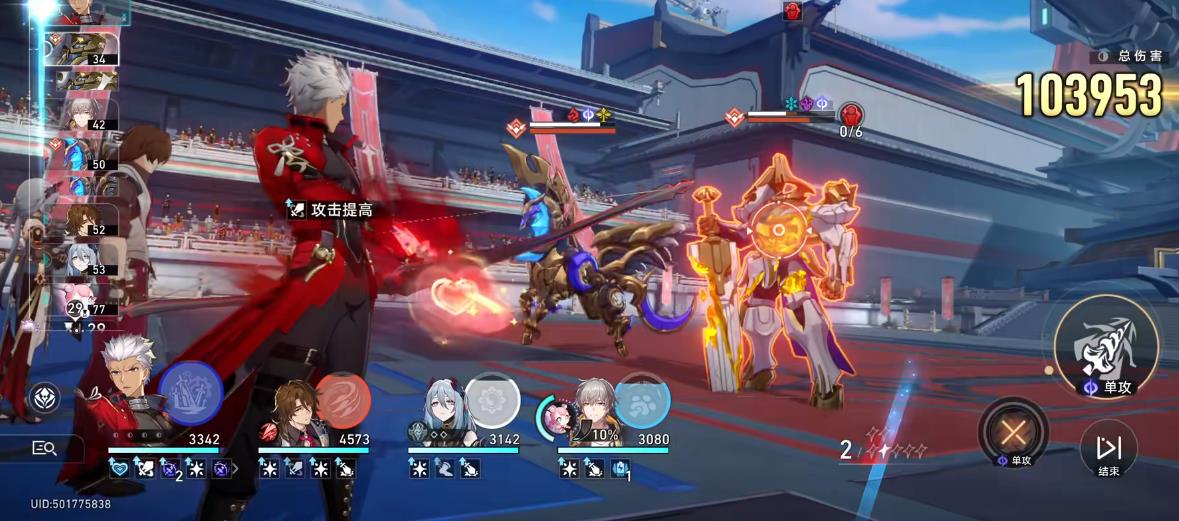
Task: Select the white-haired red-coat character portrait
Action: click(130, 400)
